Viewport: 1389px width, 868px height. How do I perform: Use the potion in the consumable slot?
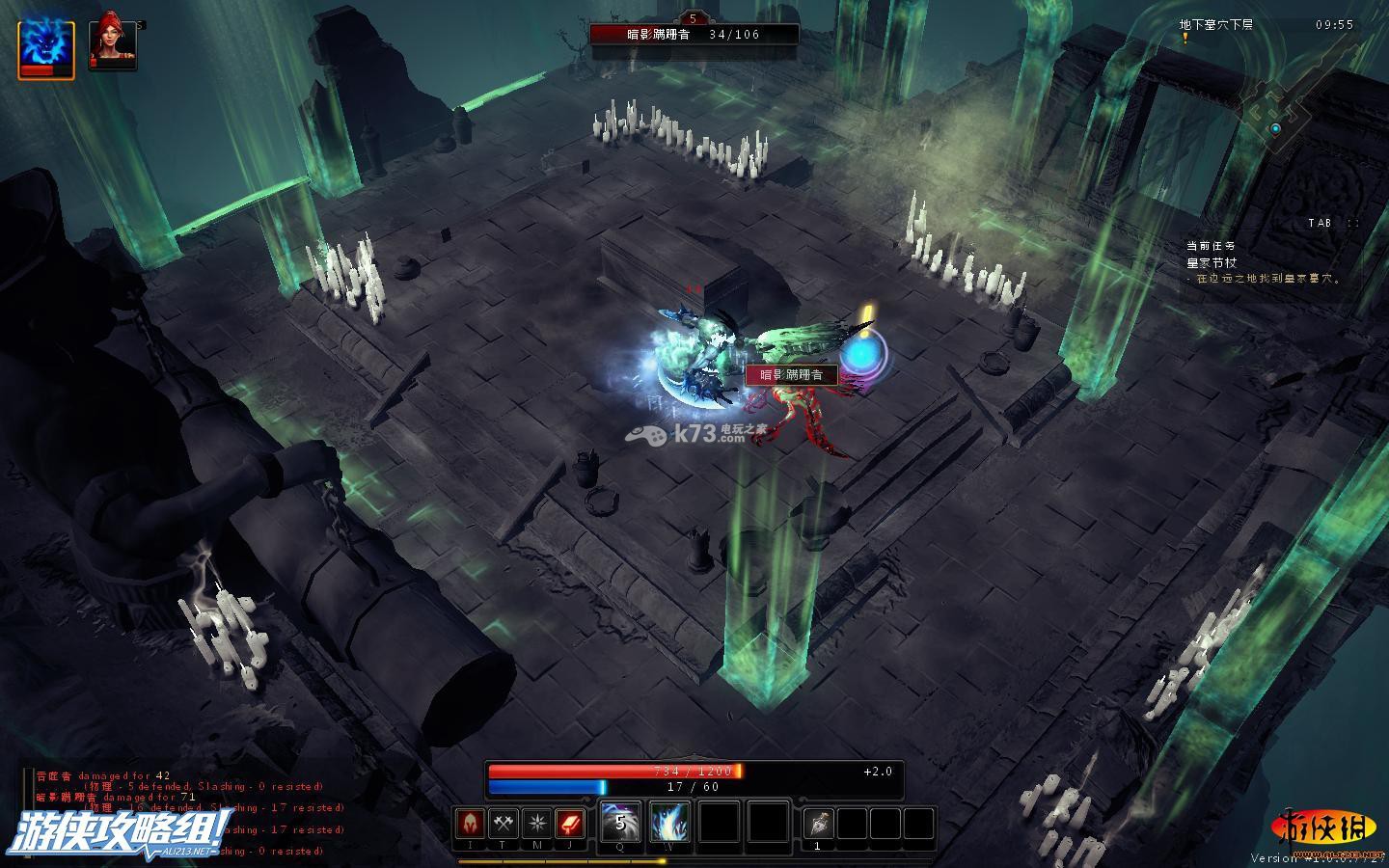(x=818, y=824)
